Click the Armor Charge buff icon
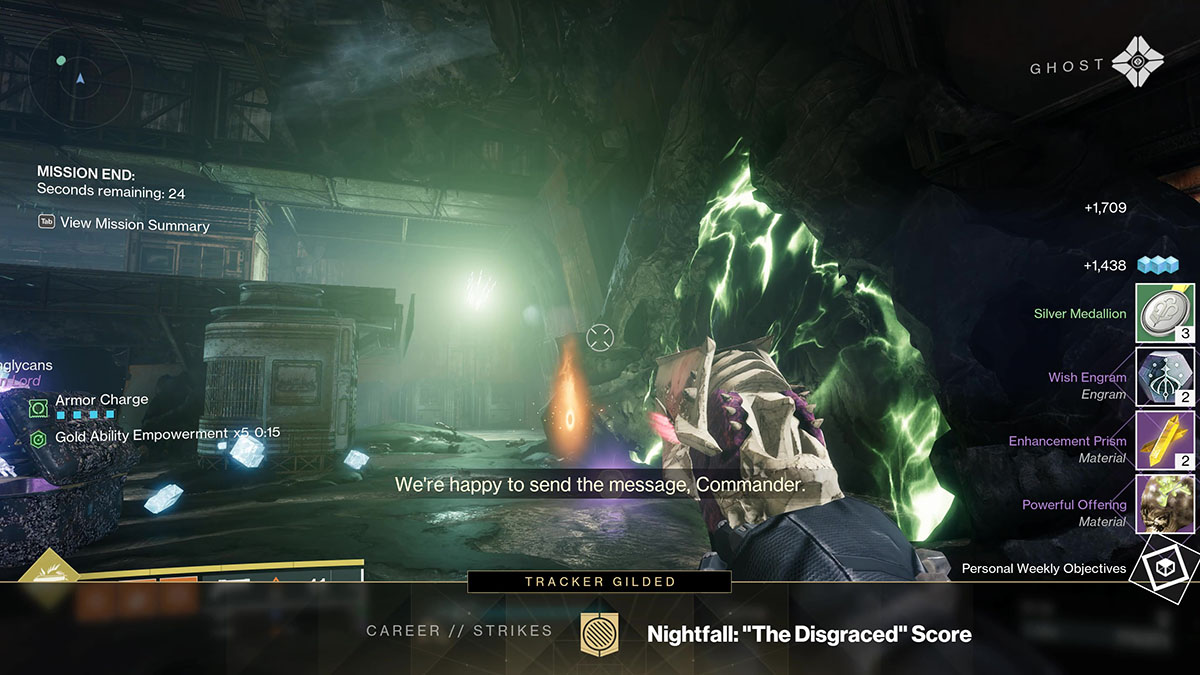The image size is (1200, 675). pos(39,407)
